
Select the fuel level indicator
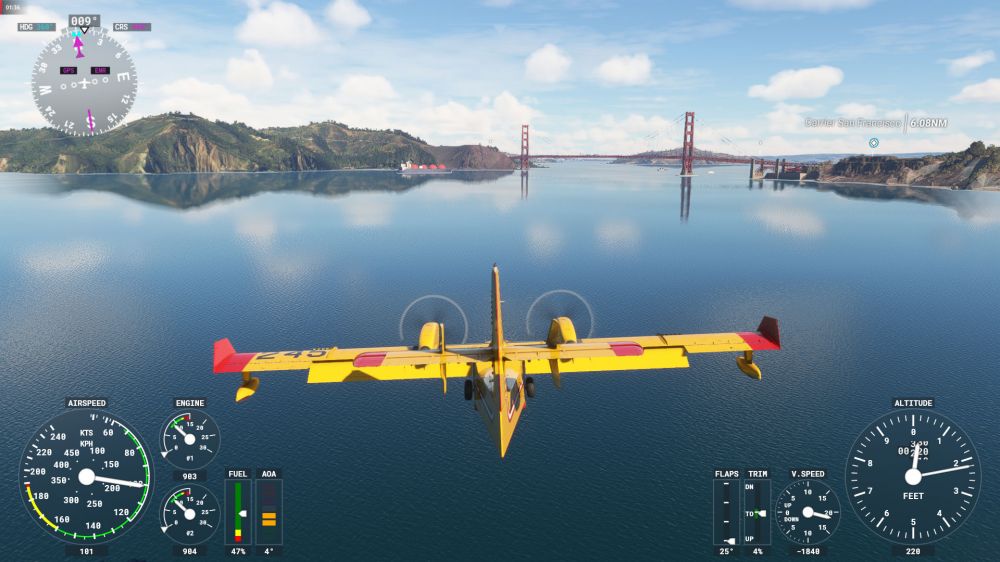click(238, 511)
